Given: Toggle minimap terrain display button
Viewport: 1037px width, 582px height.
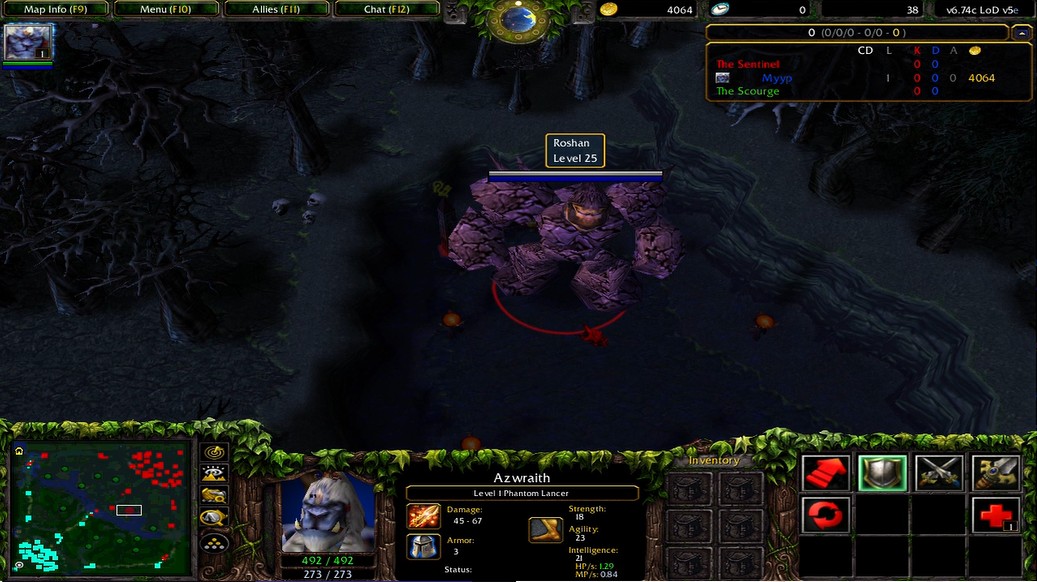Looking at the screenshot, I should coord(215,474).
